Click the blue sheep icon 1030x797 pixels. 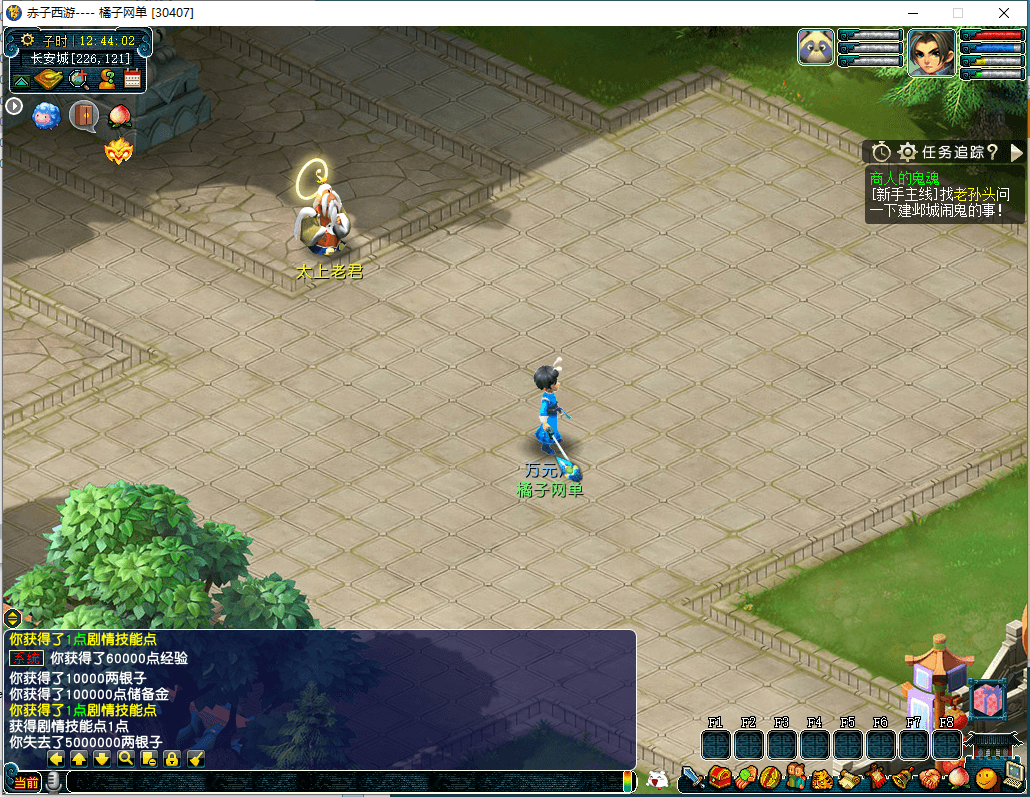pos(47,114)
